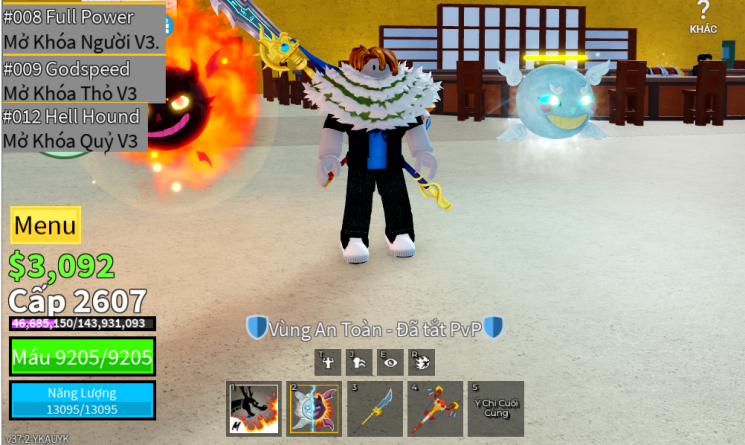The height and width of the screenshot is (445, 745).
Task: Select the #012 Hell Hound title entry
Action: click(75, 128)
